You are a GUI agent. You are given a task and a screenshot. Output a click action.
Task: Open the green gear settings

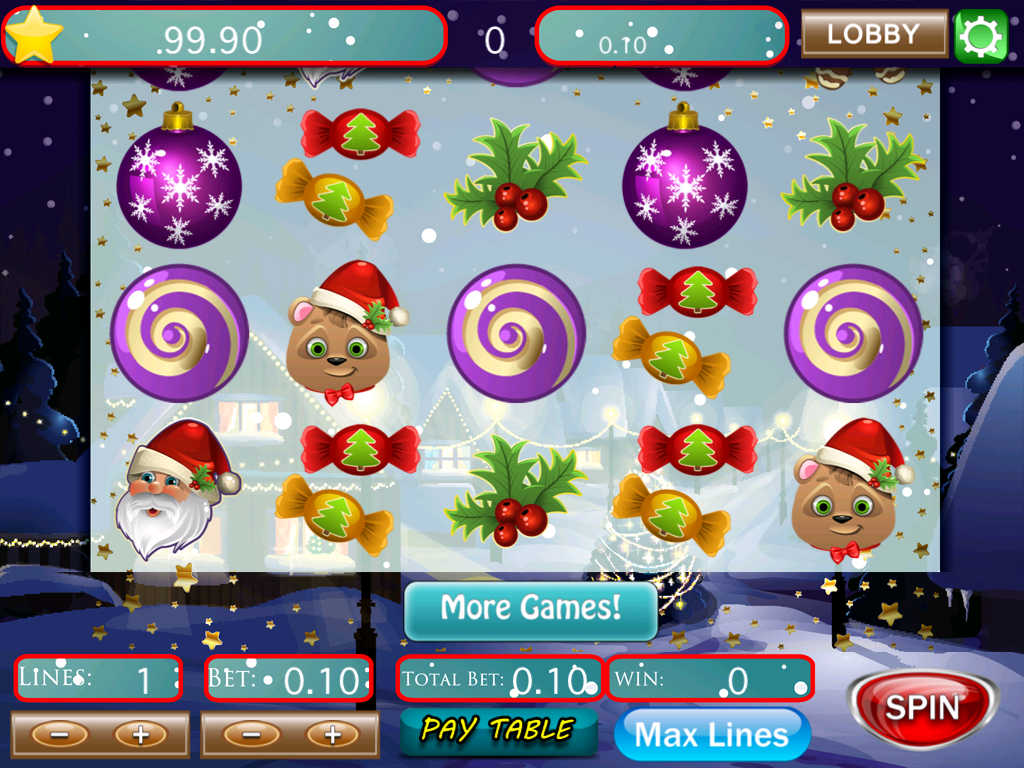[x=980, y=36]
